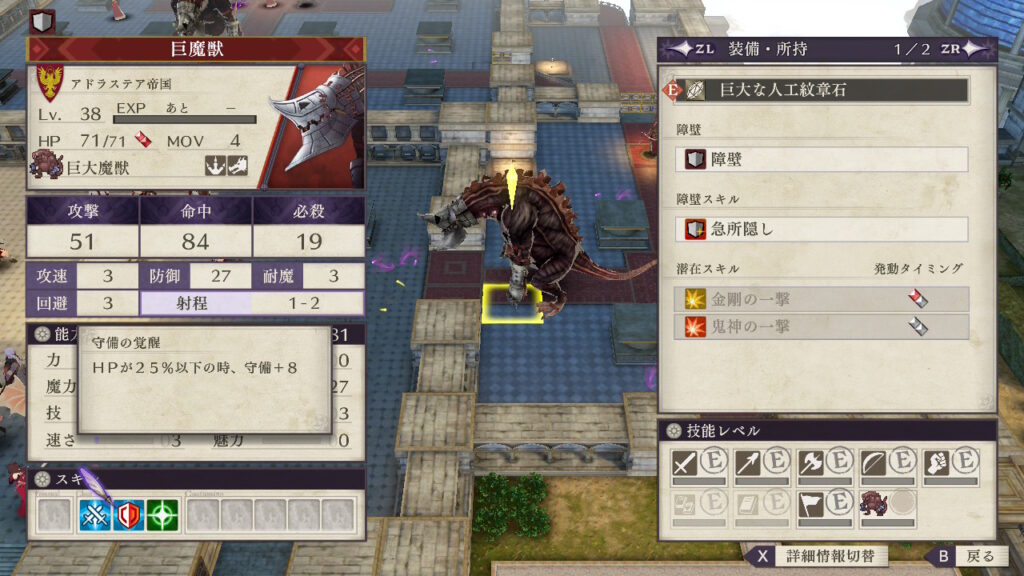This screenshot has height=576, width=1024.
Task: Select the flag authority skill level tile
Action: [x=825, y=505]
